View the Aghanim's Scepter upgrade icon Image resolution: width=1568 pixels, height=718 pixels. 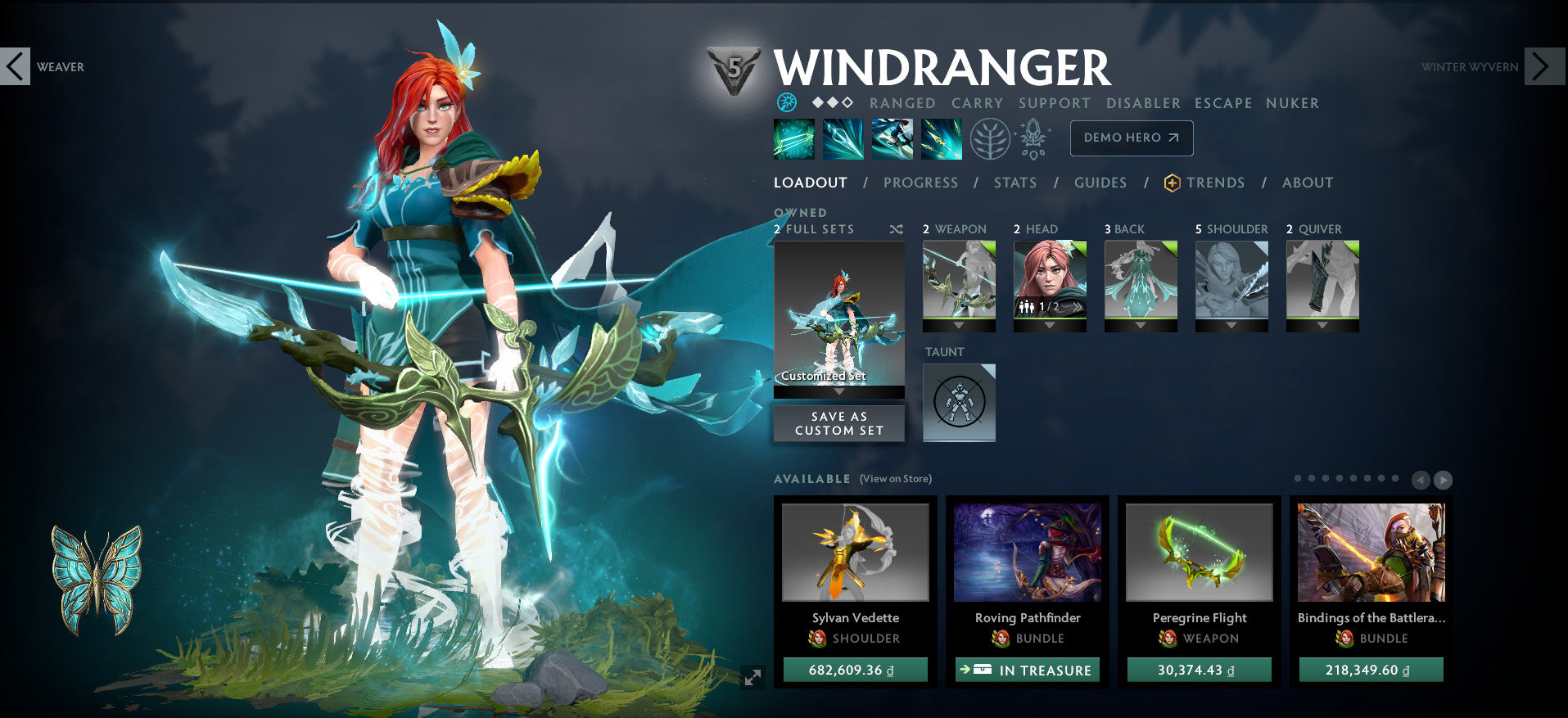(x=1034, y=139)
